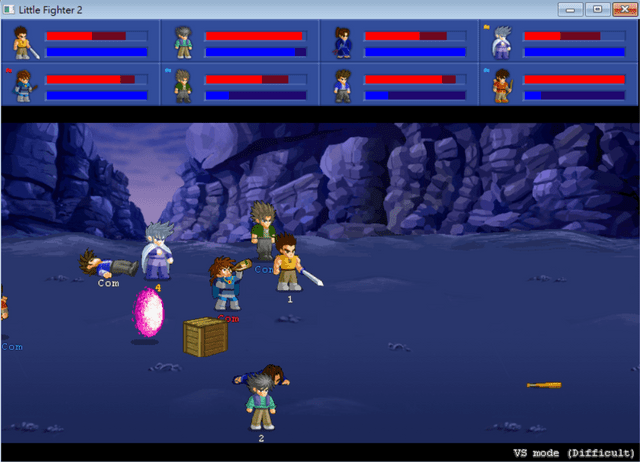Select the sword-wielding yellow-shirt fighter portrait

(x=22, y=43)
